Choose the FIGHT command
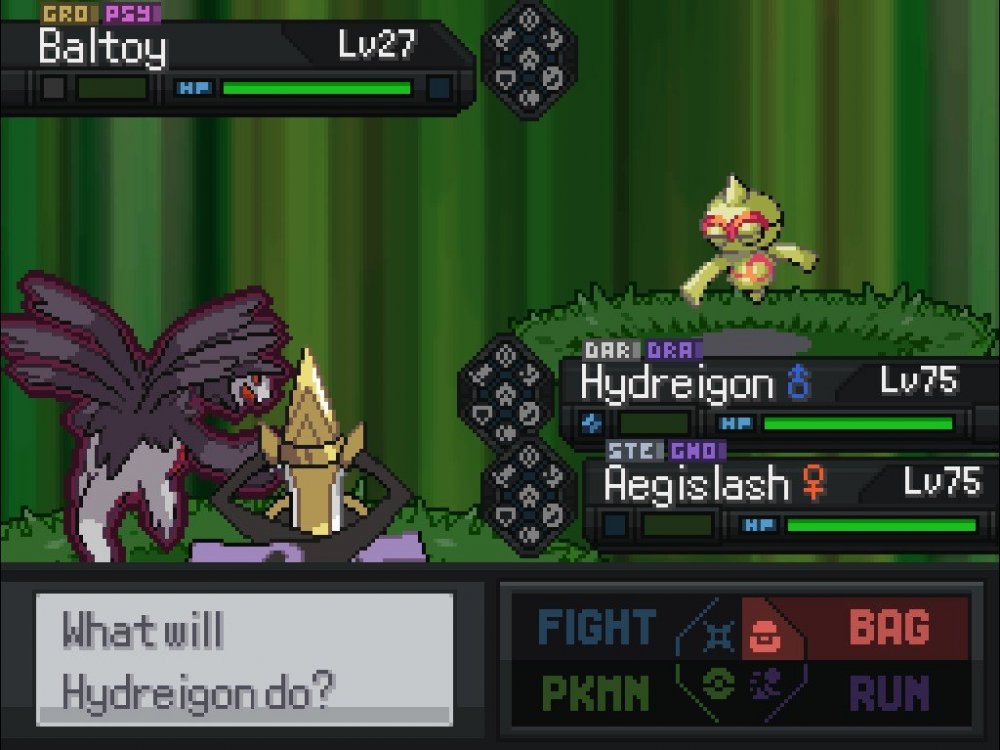 (596, 628)
